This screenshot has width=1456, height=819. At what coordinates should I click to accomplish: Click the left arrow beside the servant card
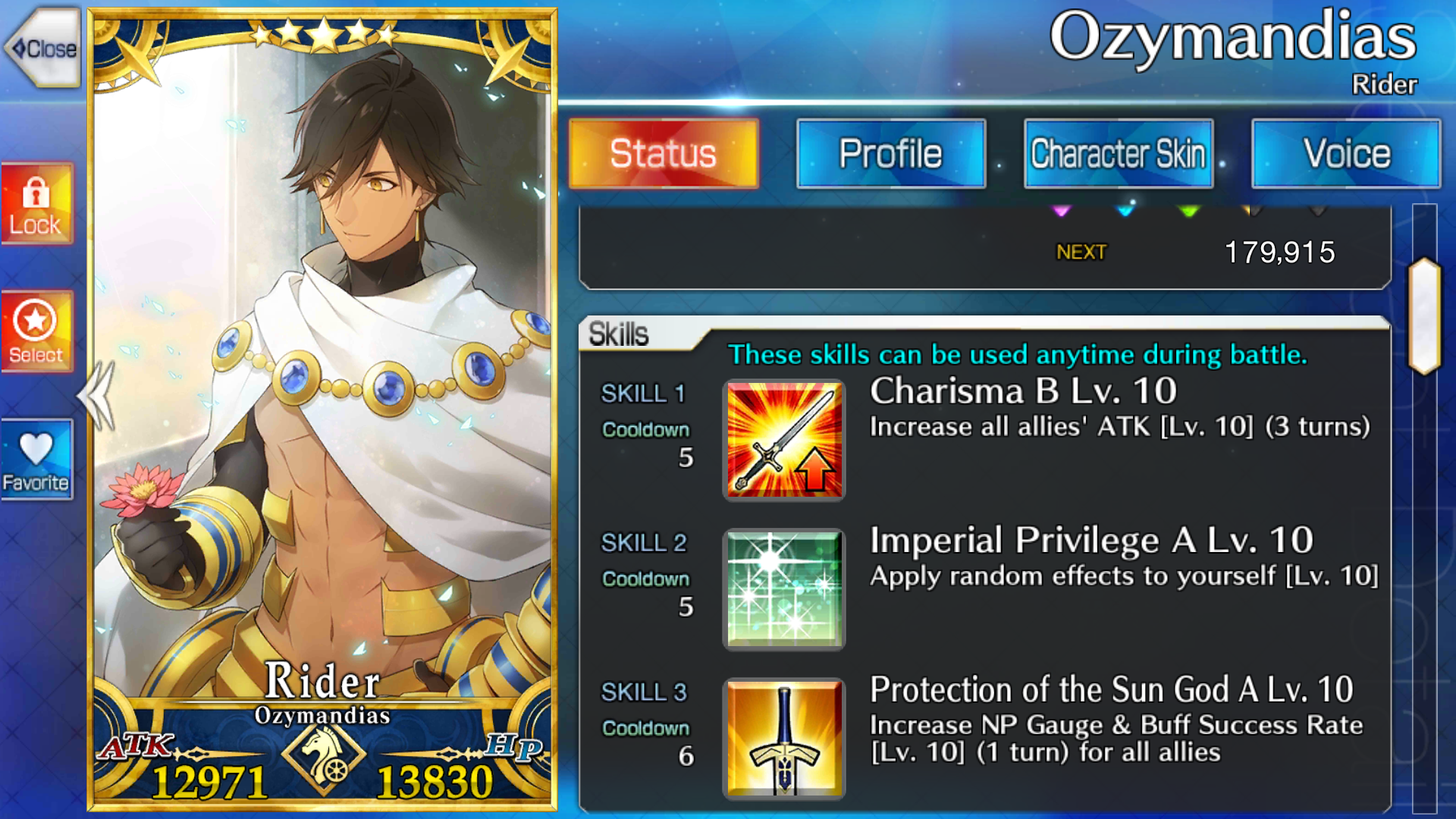(x=97, y=396)
